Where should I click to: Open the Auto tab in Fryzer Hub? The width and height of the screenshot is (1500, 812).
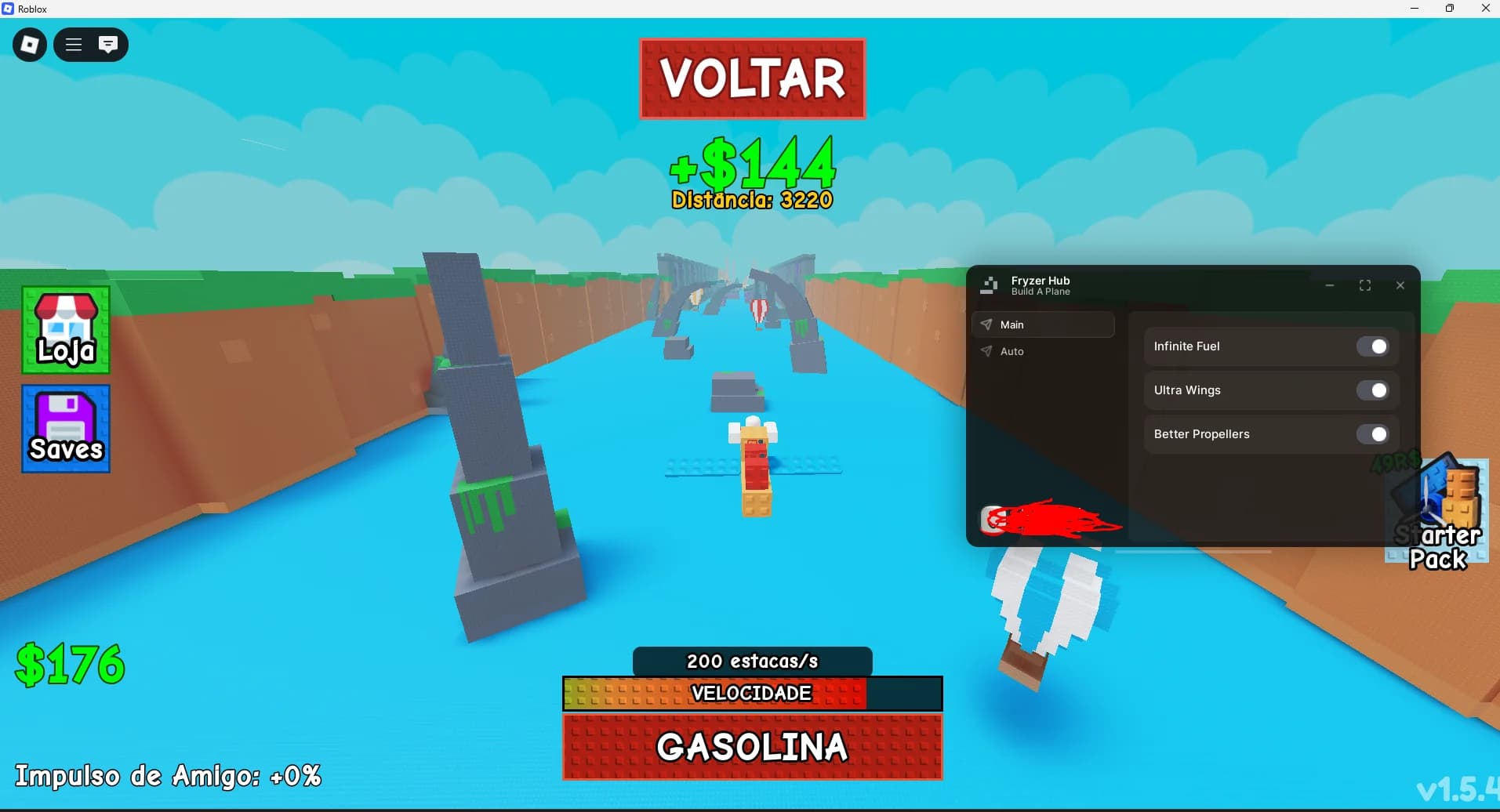pyautogui.click(x=1011, y=351)
